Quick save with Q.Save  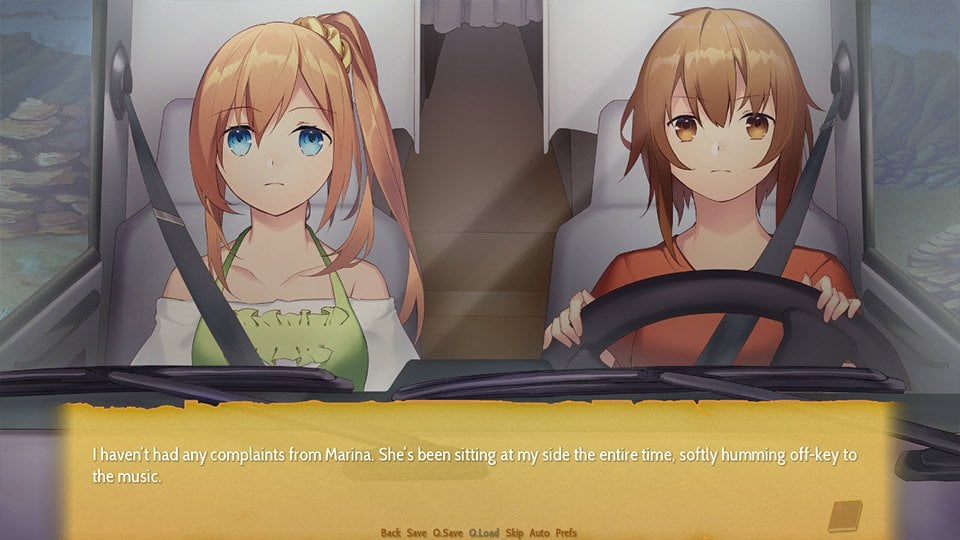click(447, 533)
